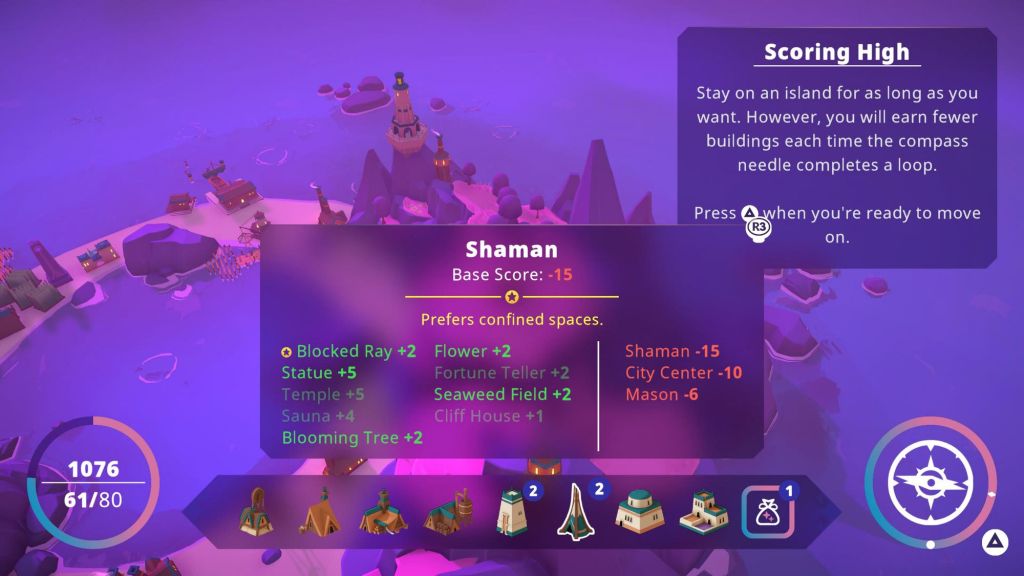This screenshot has width=1024, height=576.
Task: Click the compass to move on
Action: coord(930,480)
